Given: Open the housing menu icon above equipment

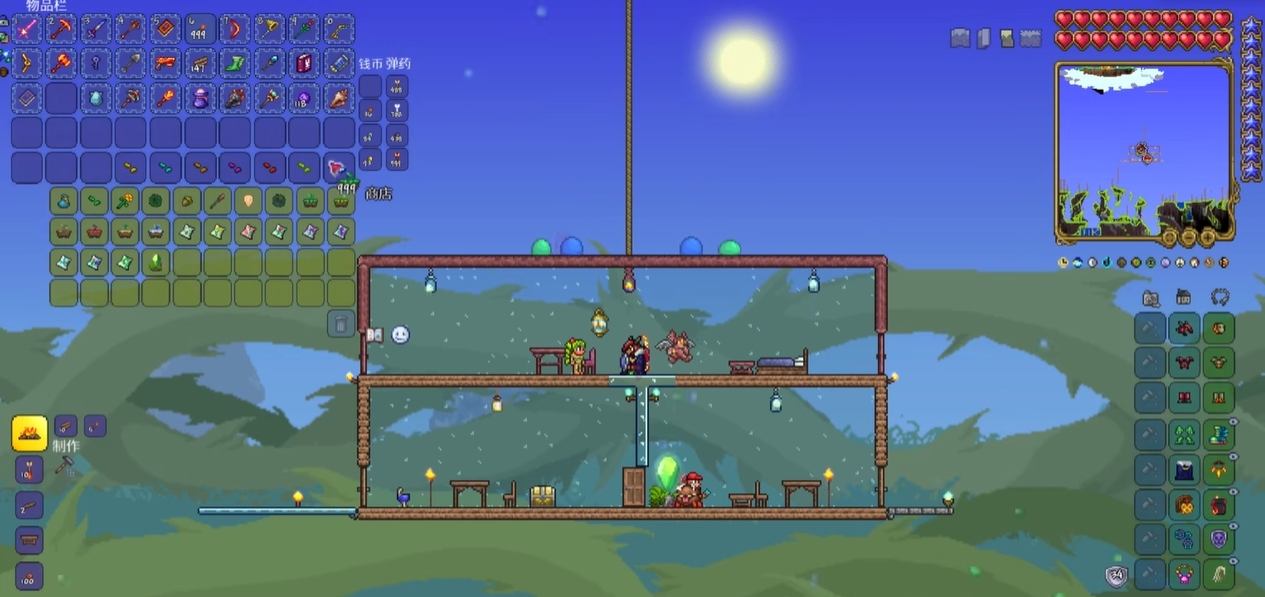Looking at the screenshot, I should pyautogui.click(x=1184, y=297).
